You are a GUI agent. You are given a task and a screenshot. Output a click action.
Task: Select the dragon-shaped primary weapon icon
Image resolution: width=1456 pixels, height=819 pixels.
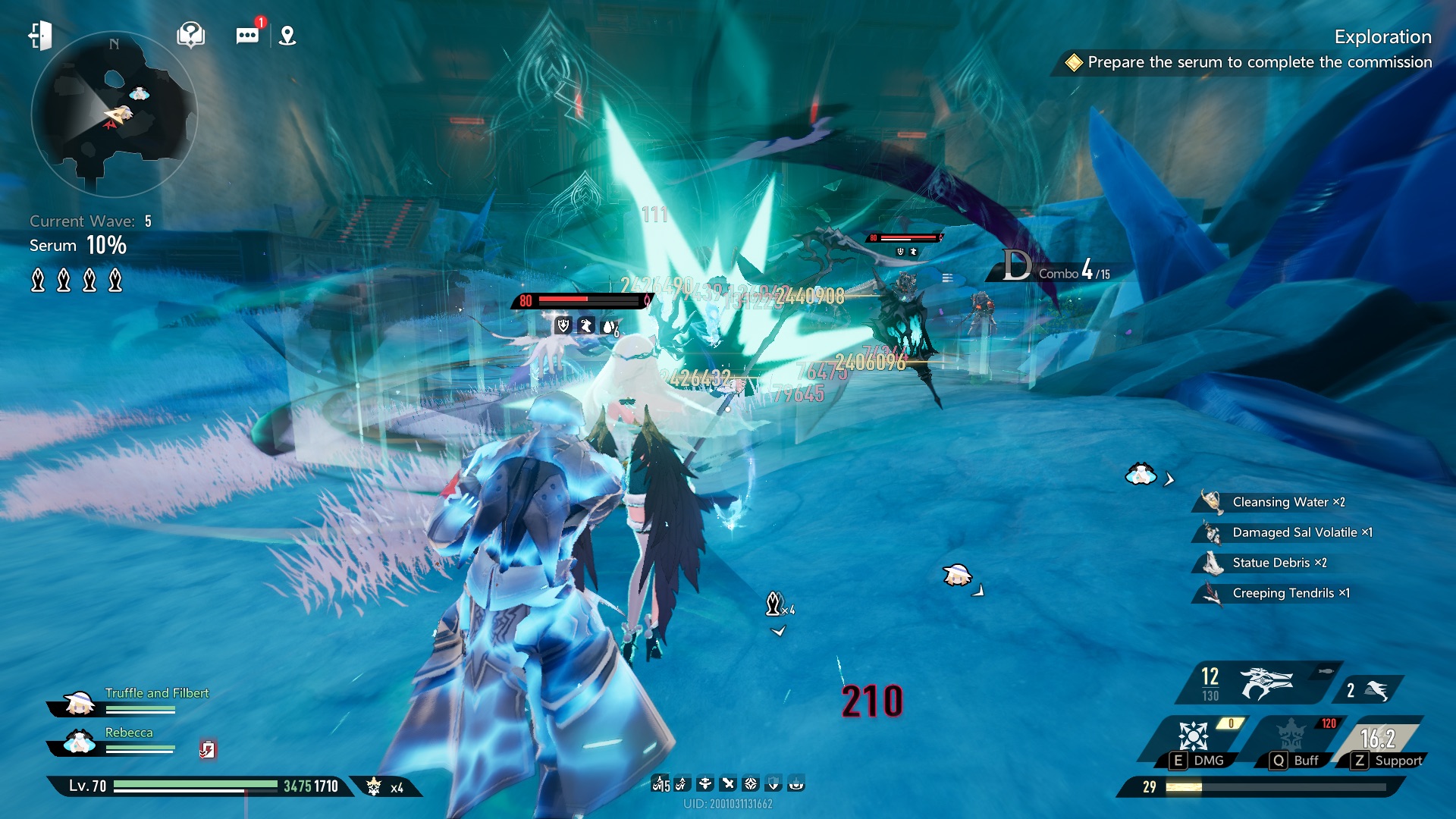tap(1264, 682)
